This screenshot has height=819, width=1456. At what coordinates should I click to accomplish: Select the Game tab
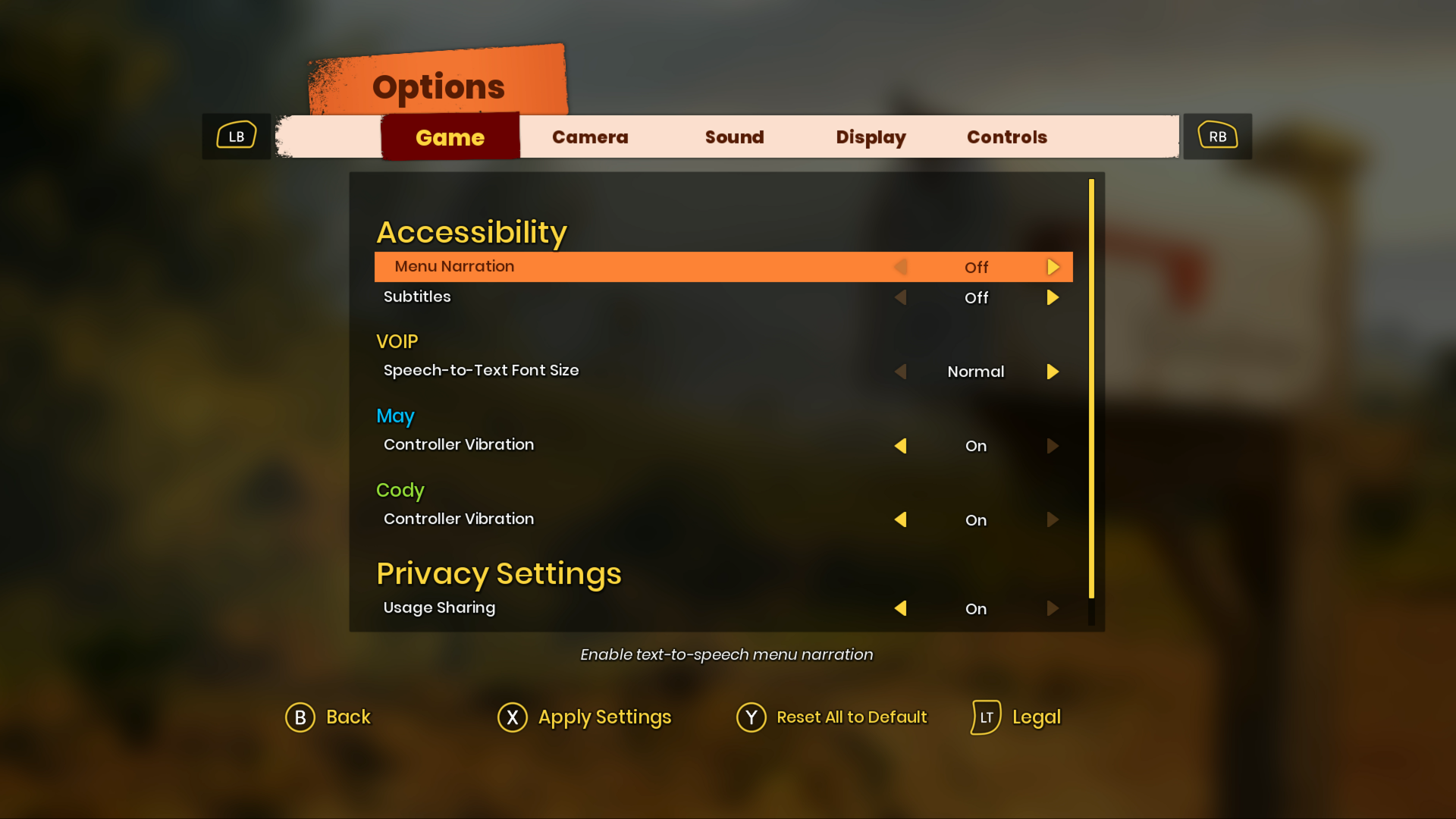point(450,137)
